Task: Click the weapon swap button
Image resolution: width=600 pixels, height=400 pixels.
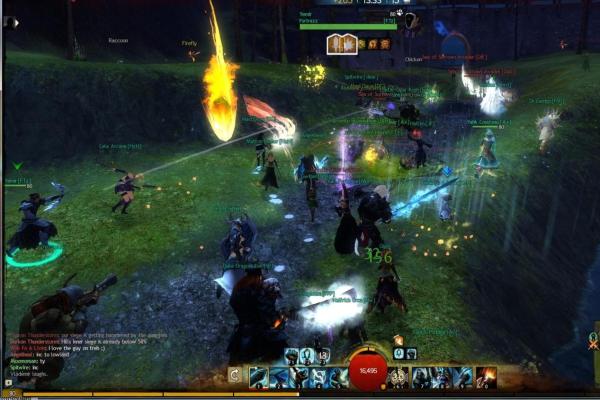Action: (235, 377)
